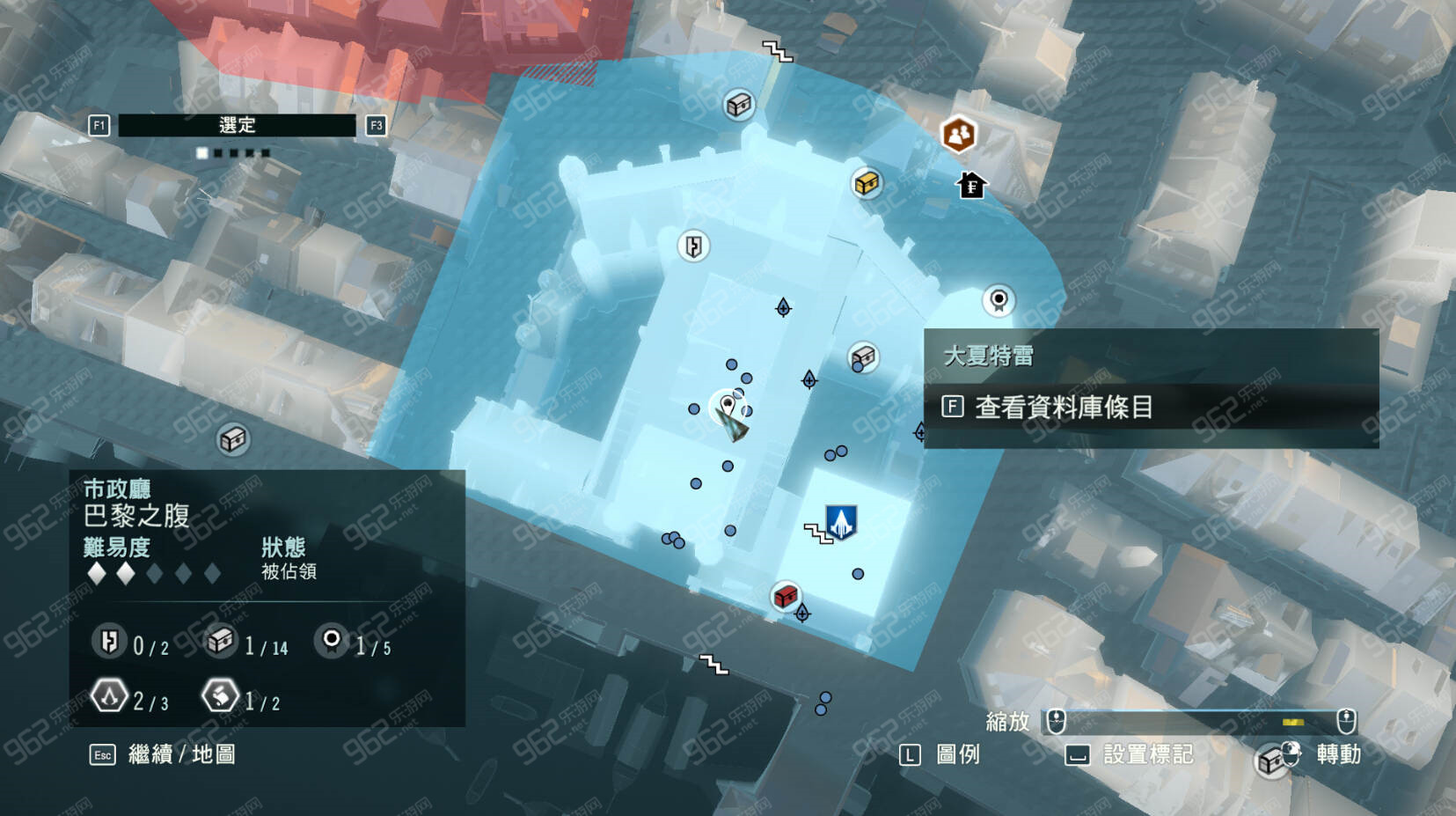Select the lockpick door map marker

pos(694,246)
